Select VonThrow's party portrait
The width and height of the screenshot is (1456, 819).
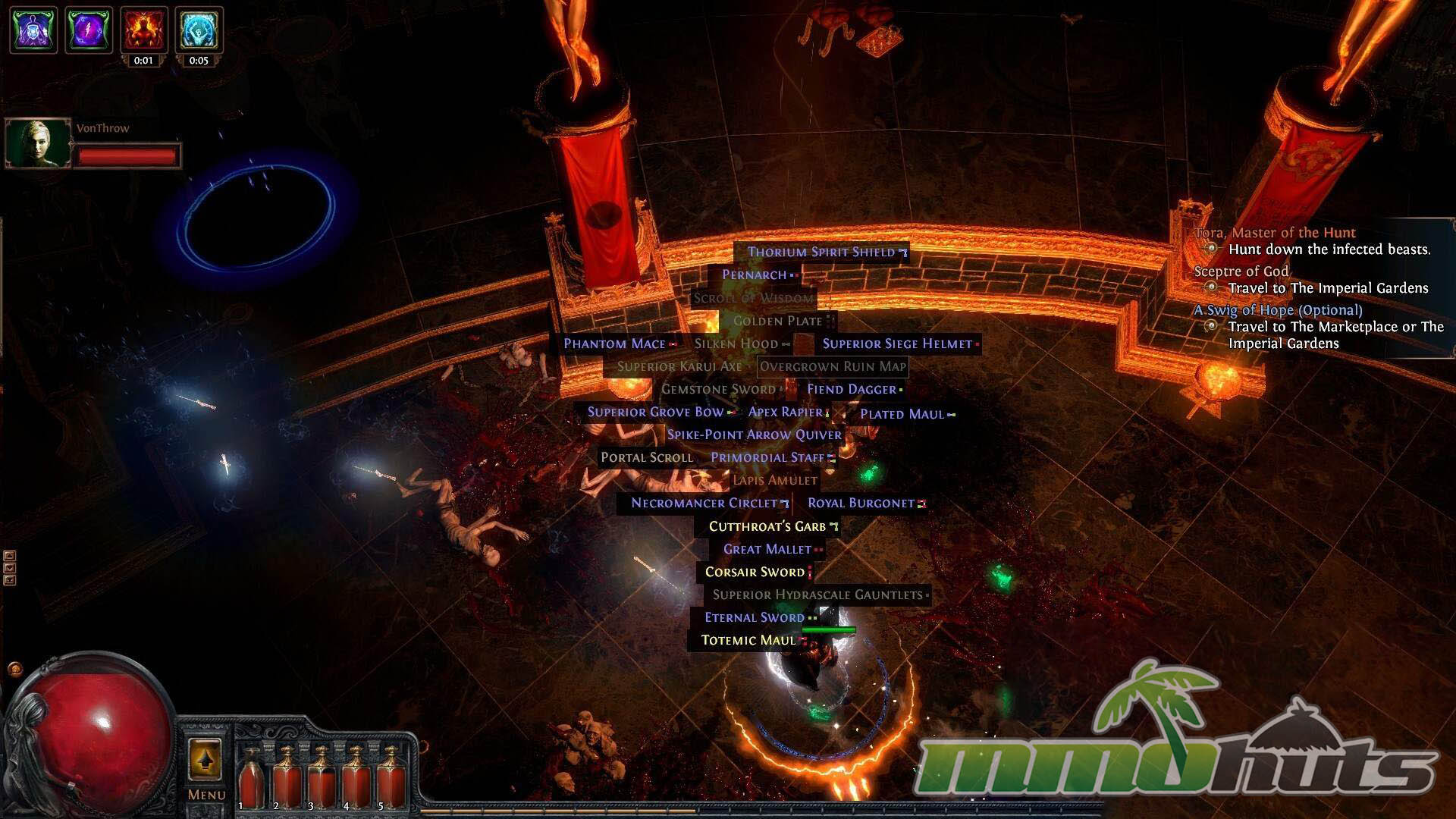37,143
